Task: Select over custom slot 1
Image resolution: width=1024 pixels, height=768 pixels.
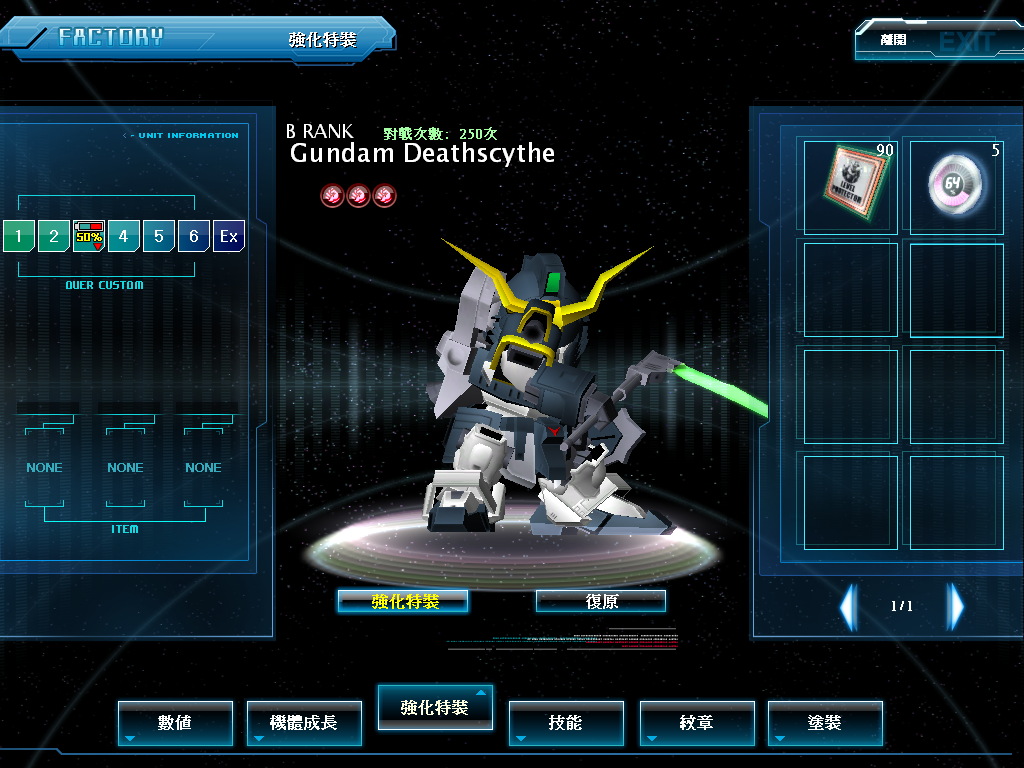Action: click(x=18, y=236)
